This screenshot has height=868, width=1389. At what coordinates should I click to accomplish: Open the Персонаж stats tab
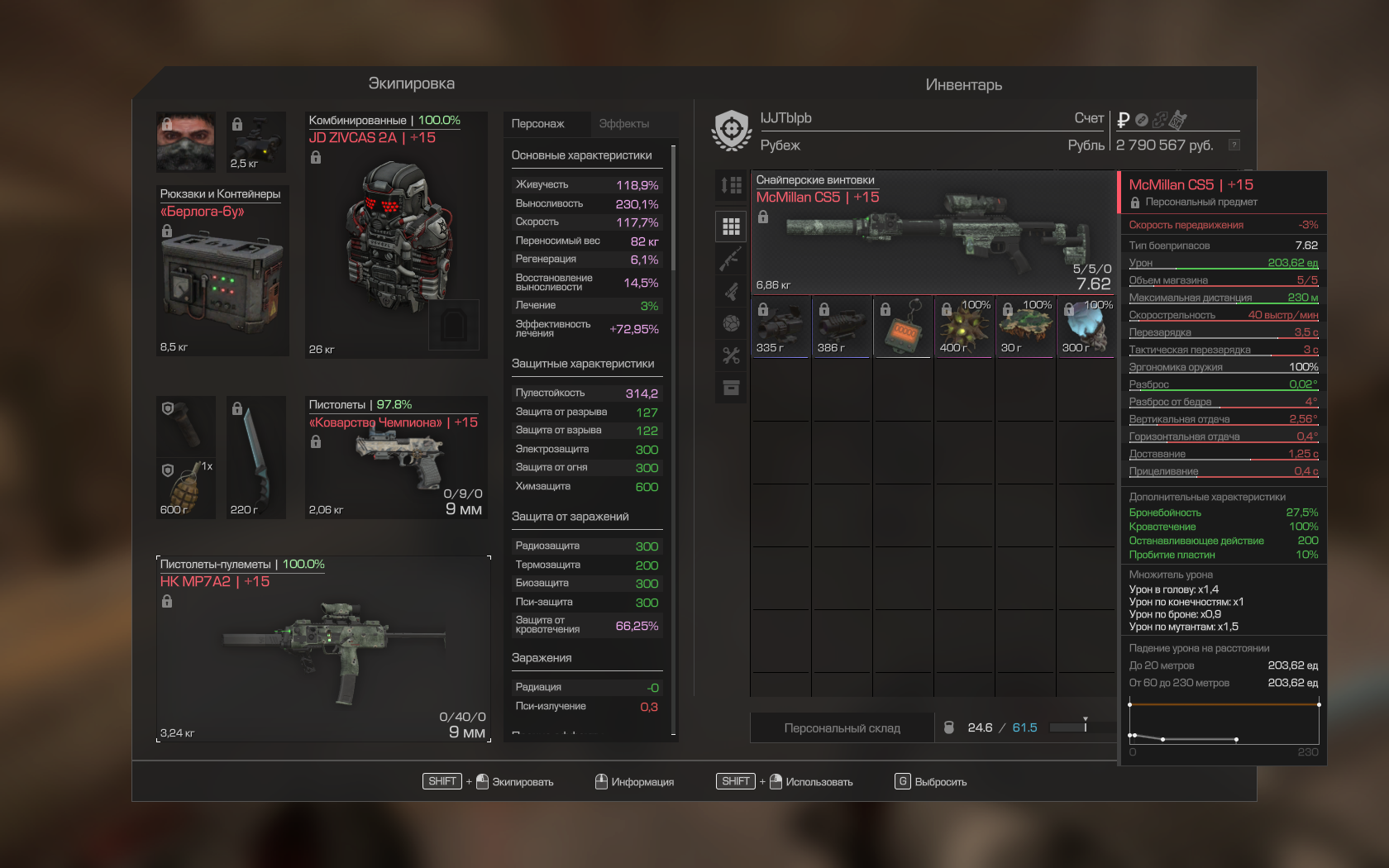(x=538, y=124)
